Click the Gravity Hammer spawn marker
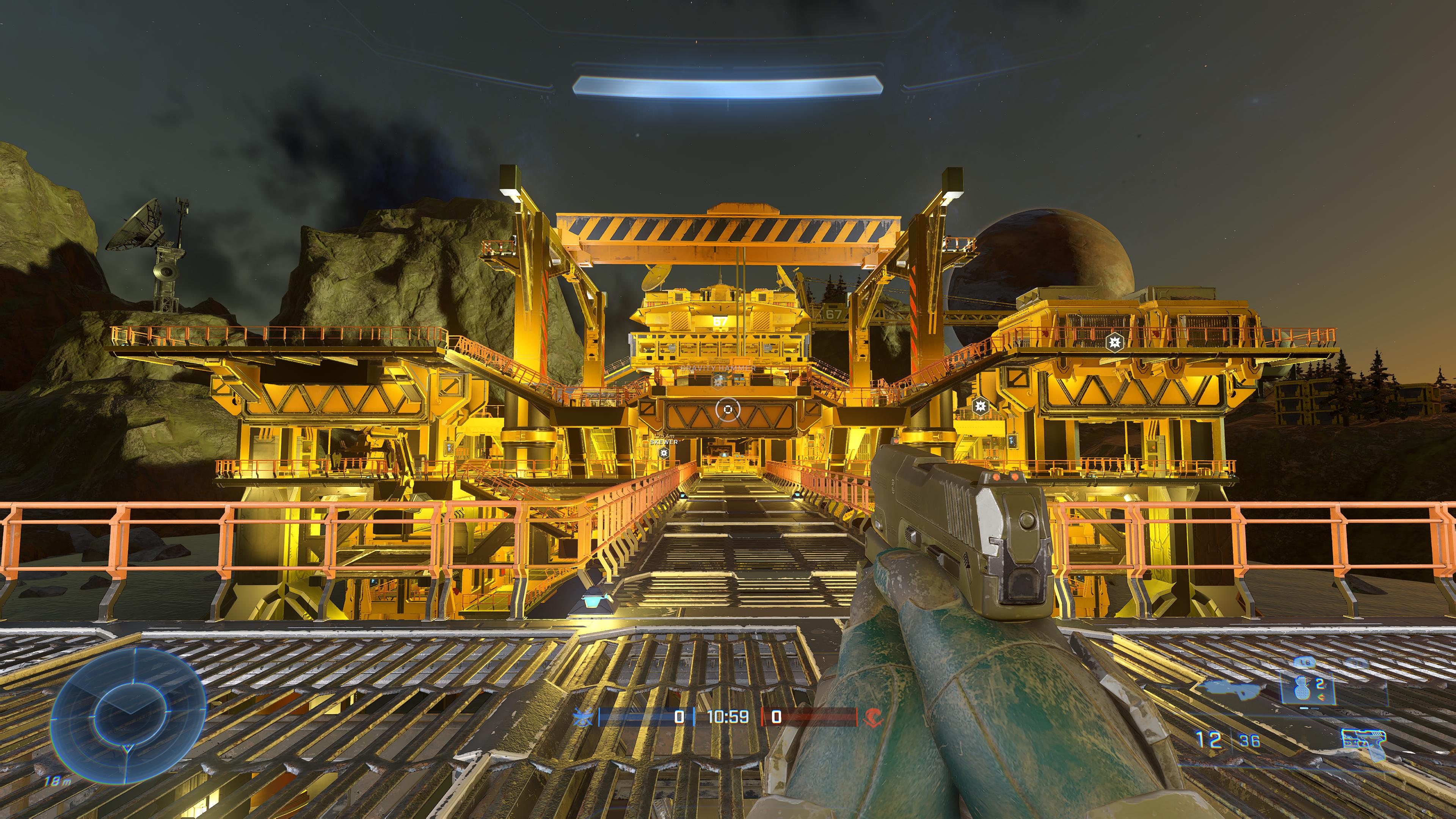 719,383
